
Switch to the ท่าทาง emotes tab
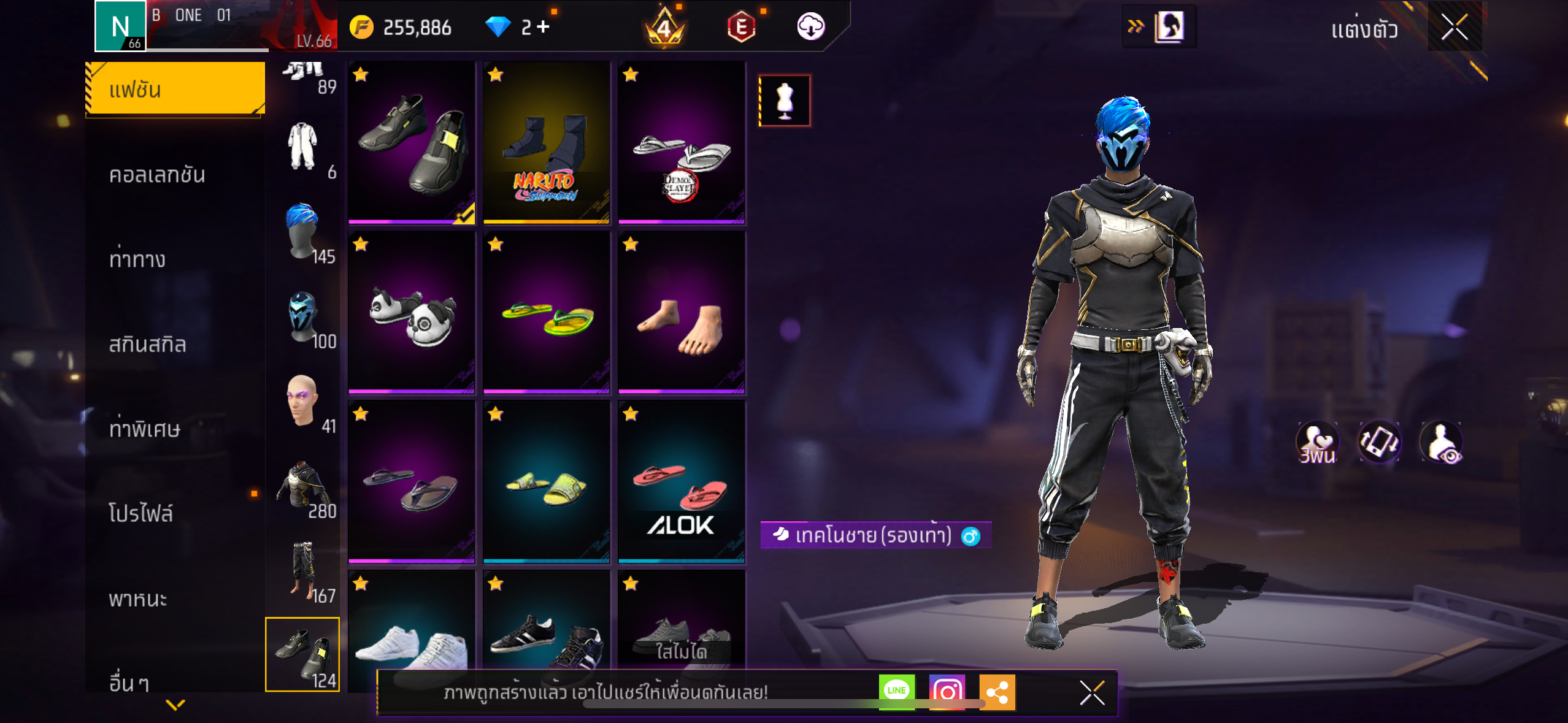pyautogui.click(x=137, y=259)
